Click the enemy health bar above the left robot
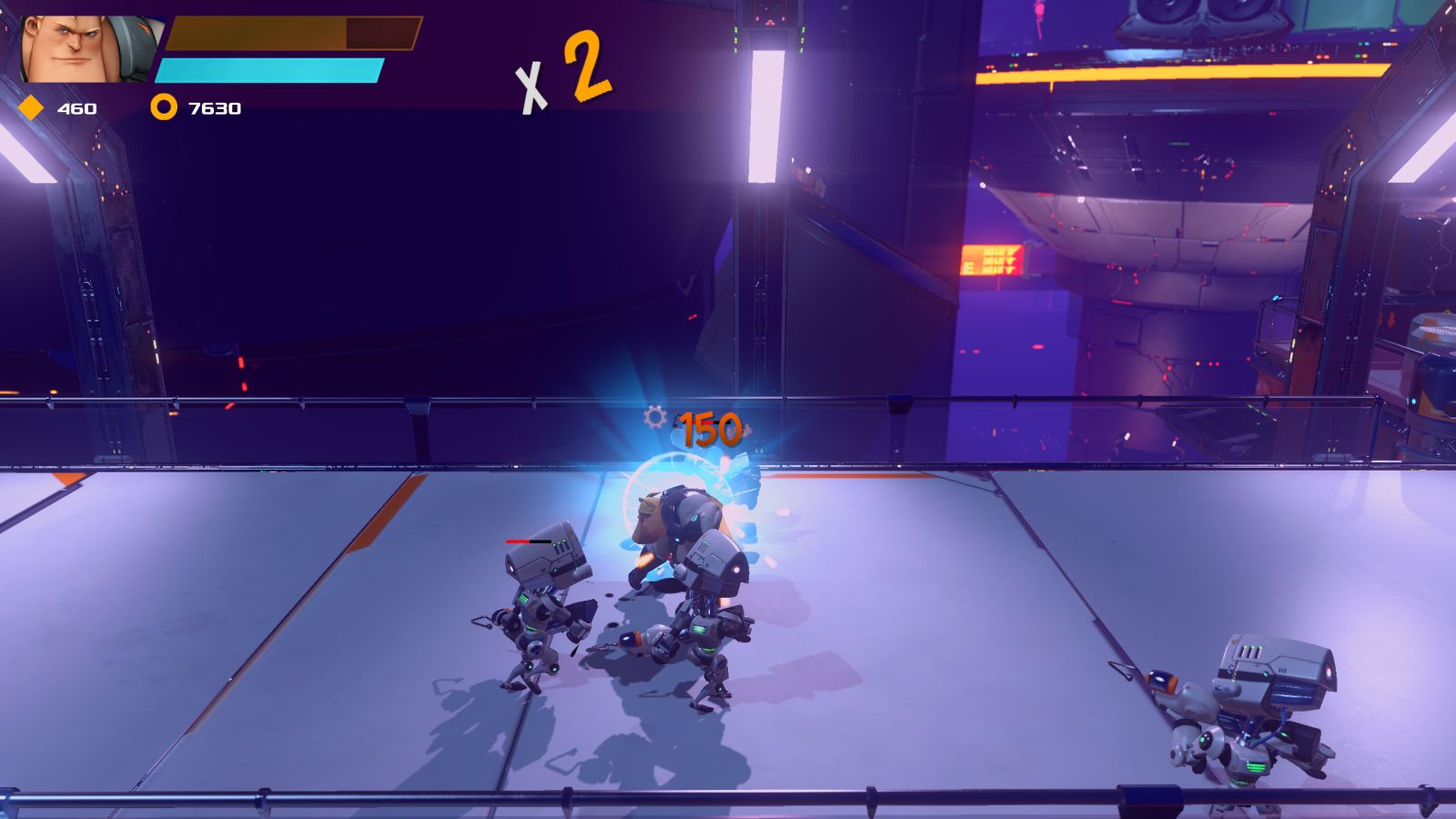Image resolution: width=1456 pixels, height=819 pixels. click(x=528, y=541)
